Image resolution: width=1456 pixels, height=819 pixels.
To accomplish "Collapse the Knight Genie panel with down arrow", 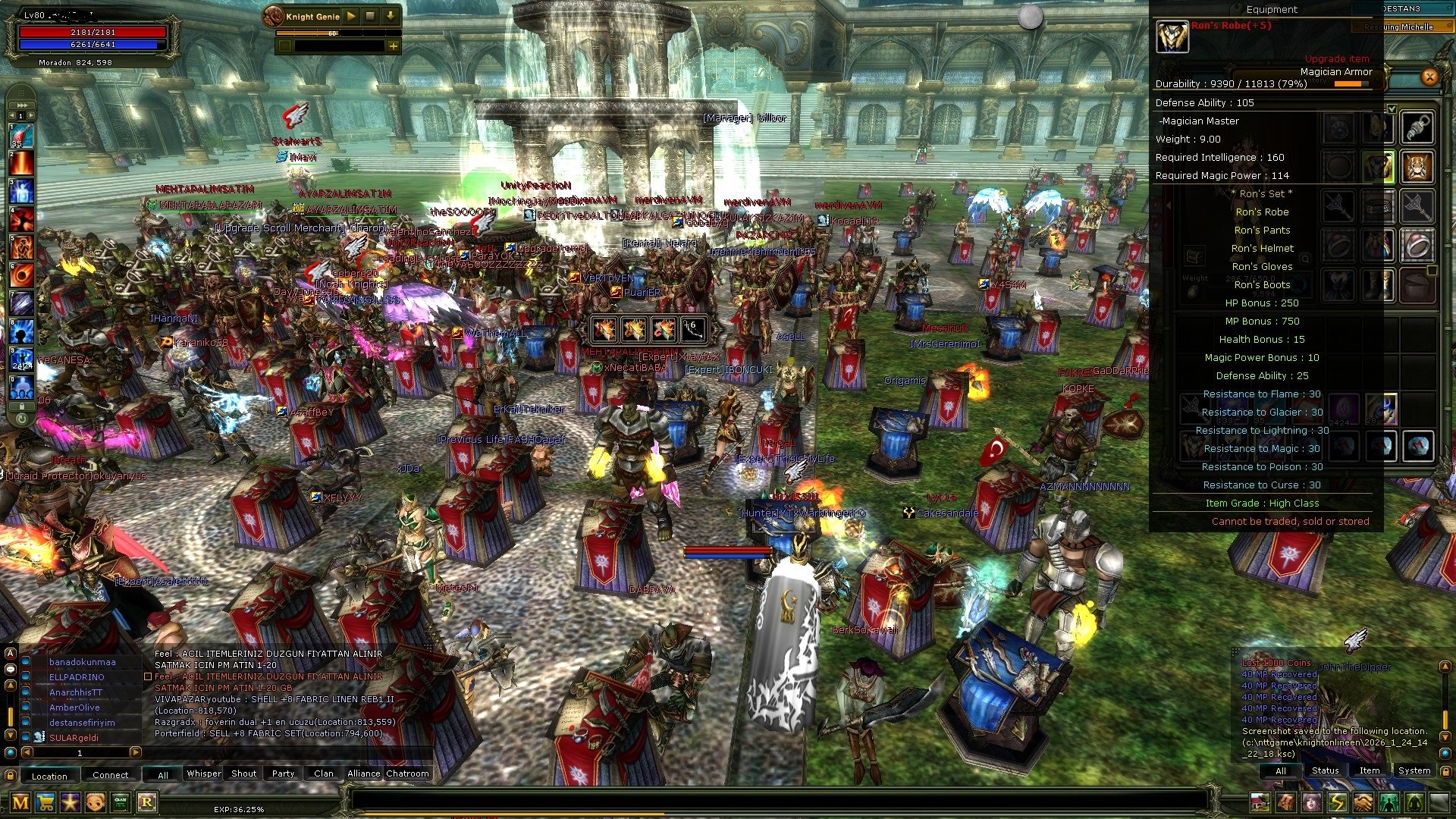I will point(389,16).
